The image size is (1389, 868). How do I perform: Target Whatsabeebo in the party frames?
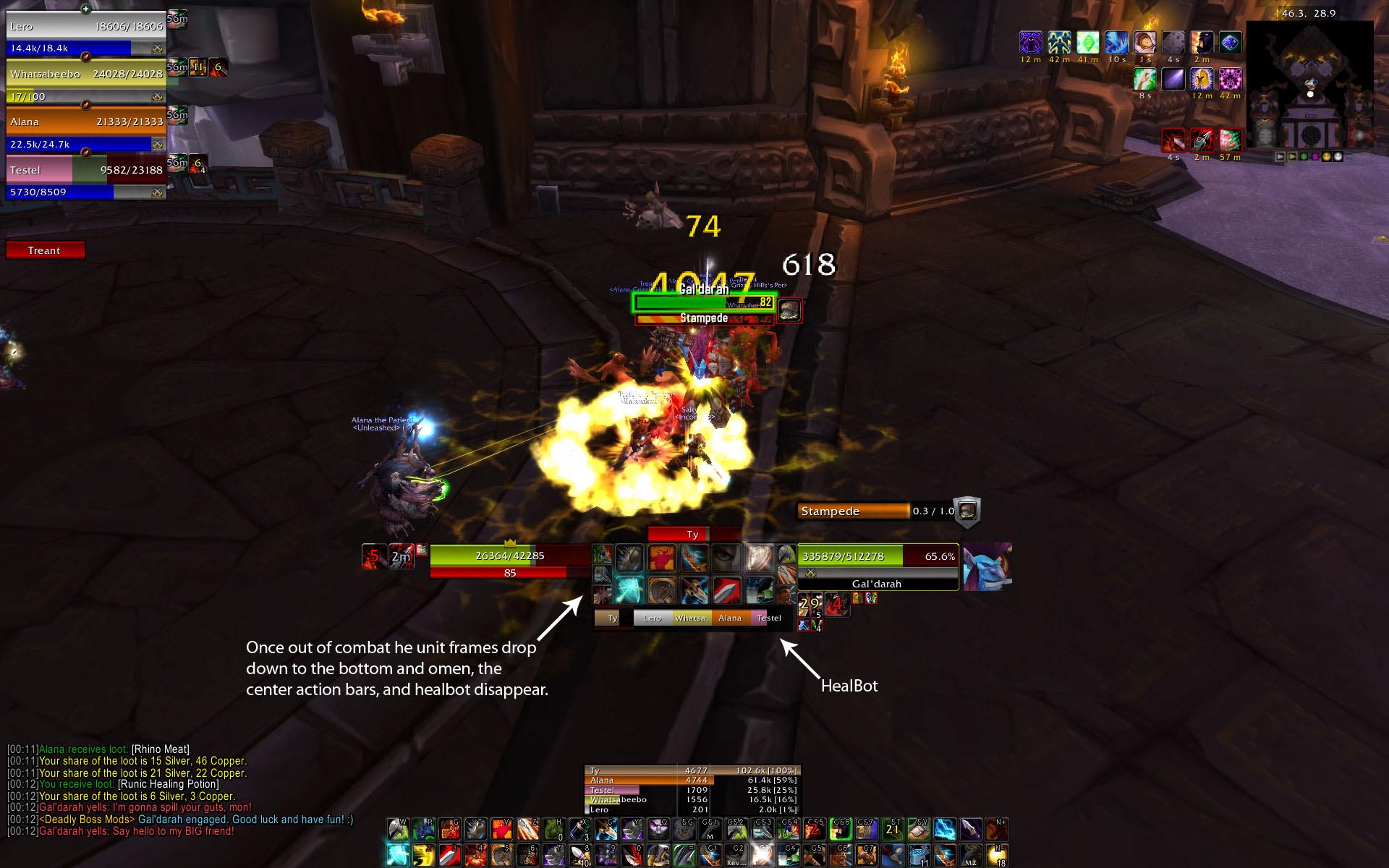point(85,75)
